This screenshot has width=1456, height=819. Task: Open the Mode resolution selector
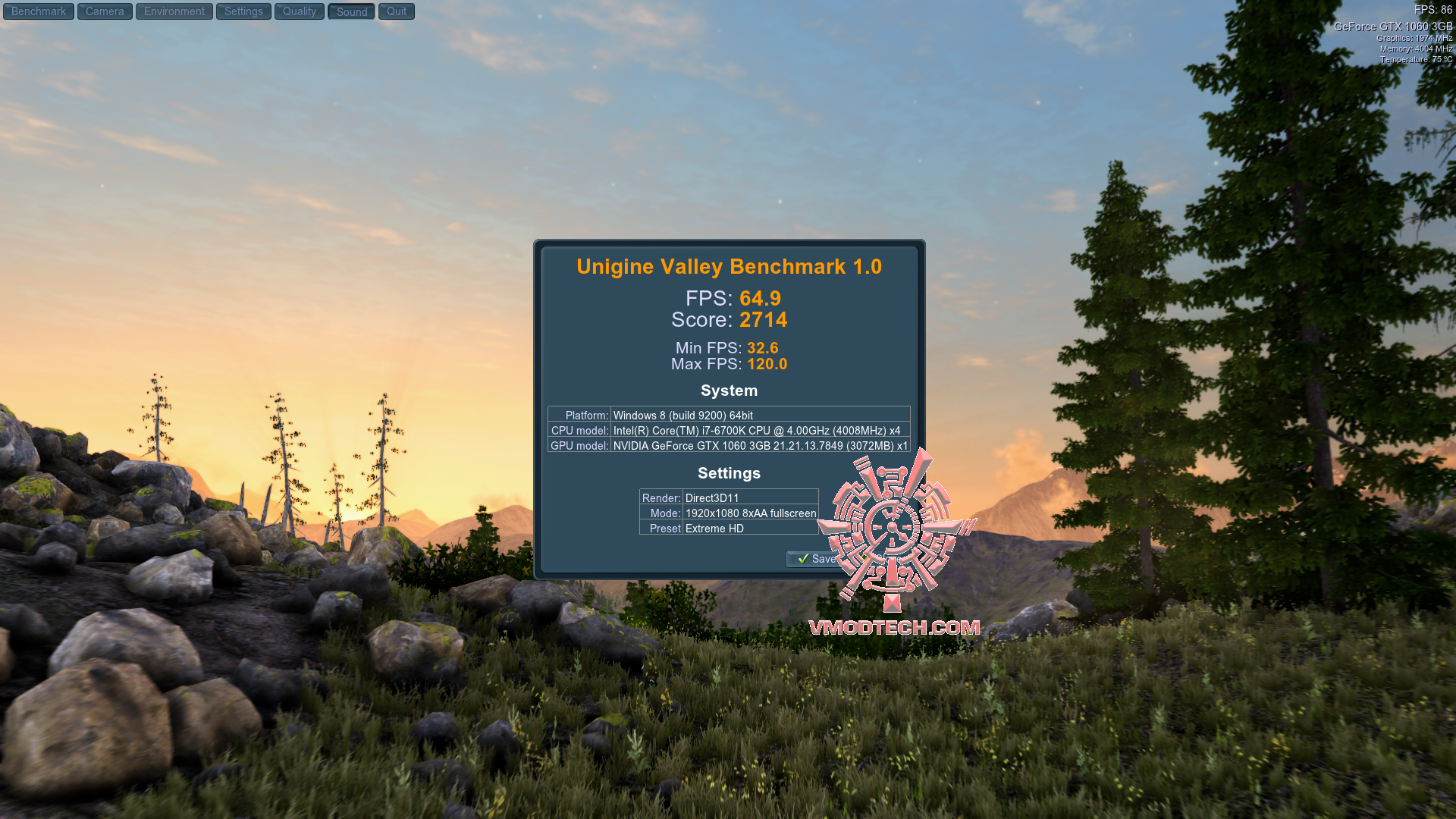coord(750,513)
